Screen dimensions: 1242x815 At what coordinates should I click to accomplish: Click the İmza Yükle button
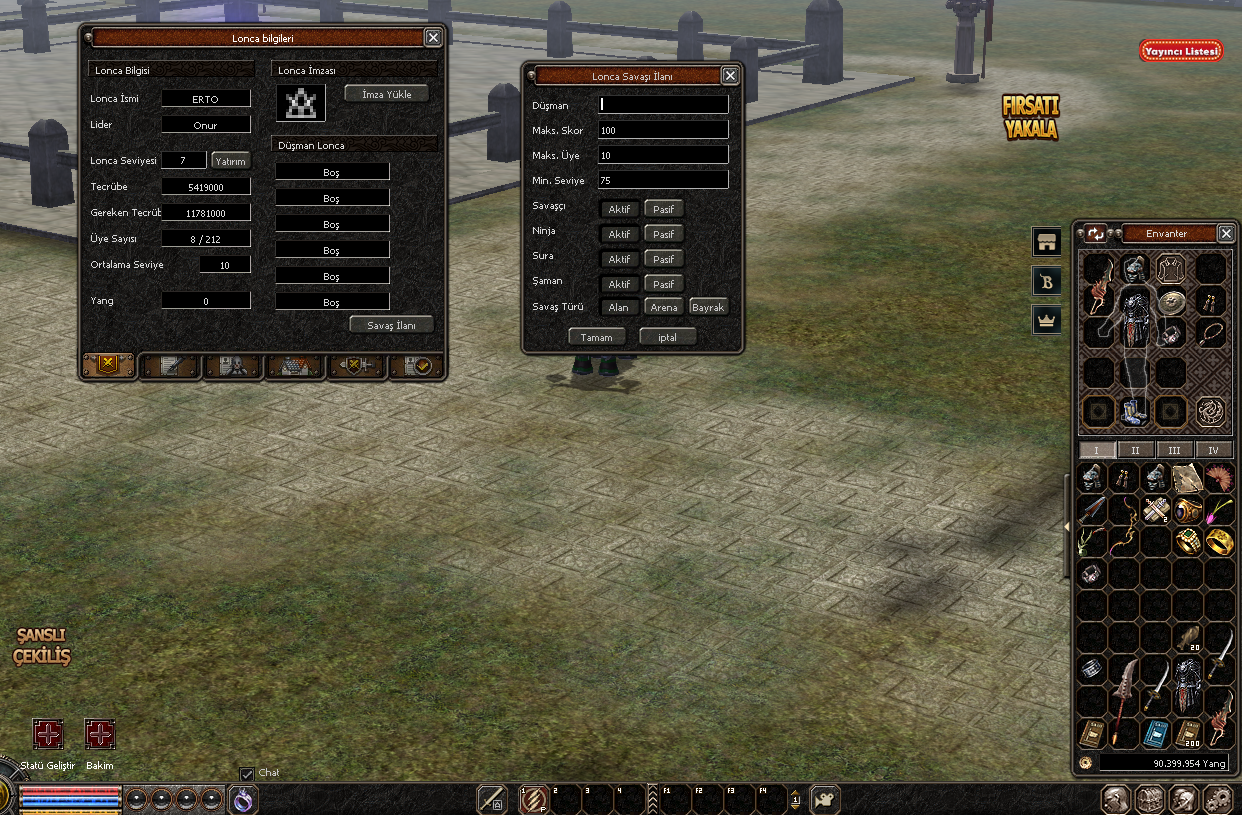click(x=386, y=93)
